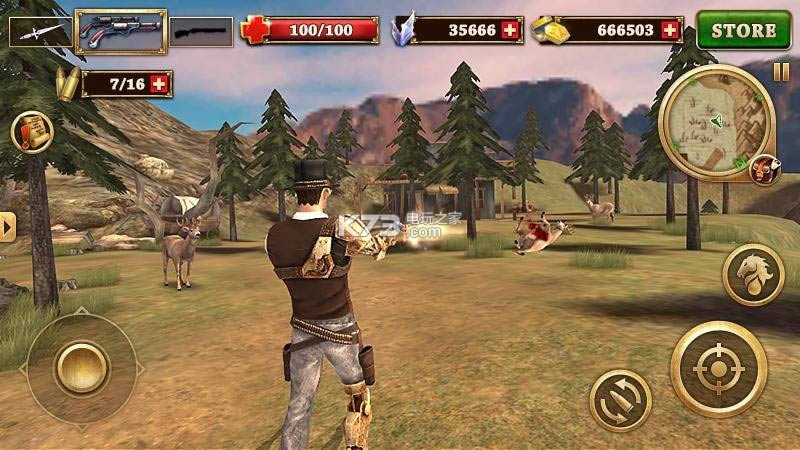Expand the side panel arrow tab
Viewport: 800px width, 450px height.
pos(8,227)
